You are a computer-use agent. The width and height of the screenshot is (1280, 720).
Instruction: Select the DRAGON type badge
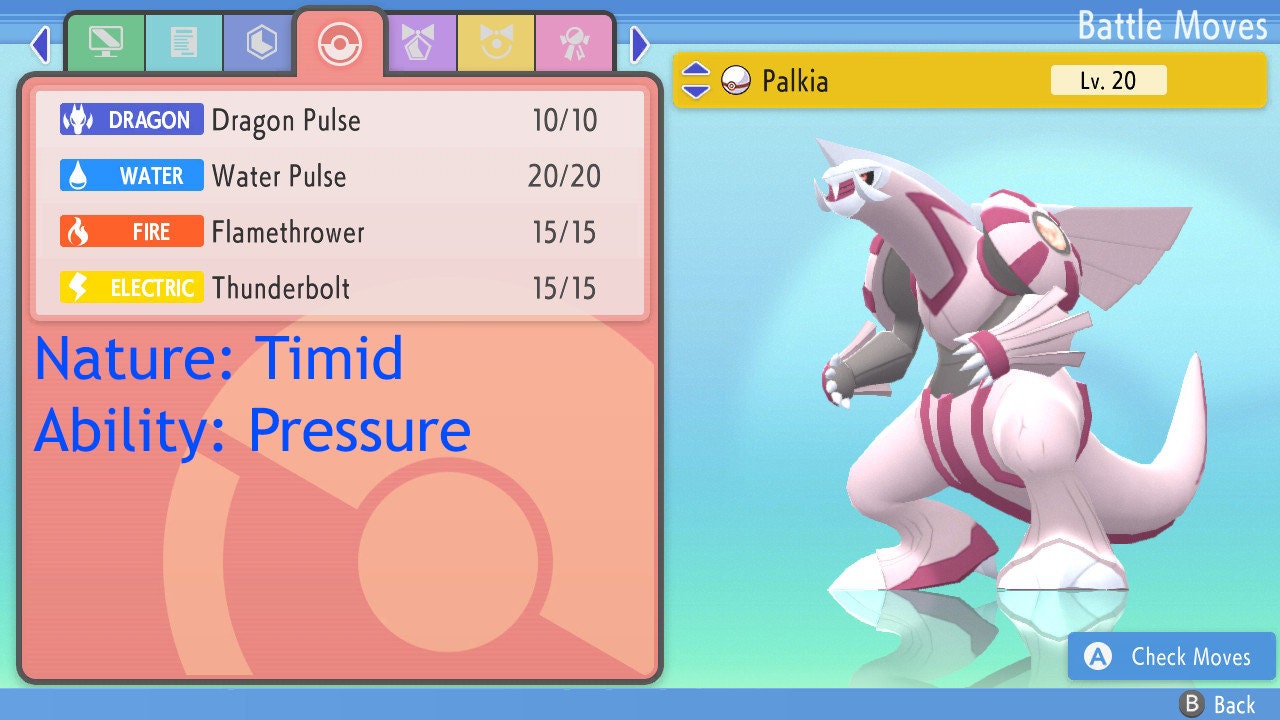tap(131, 120)
